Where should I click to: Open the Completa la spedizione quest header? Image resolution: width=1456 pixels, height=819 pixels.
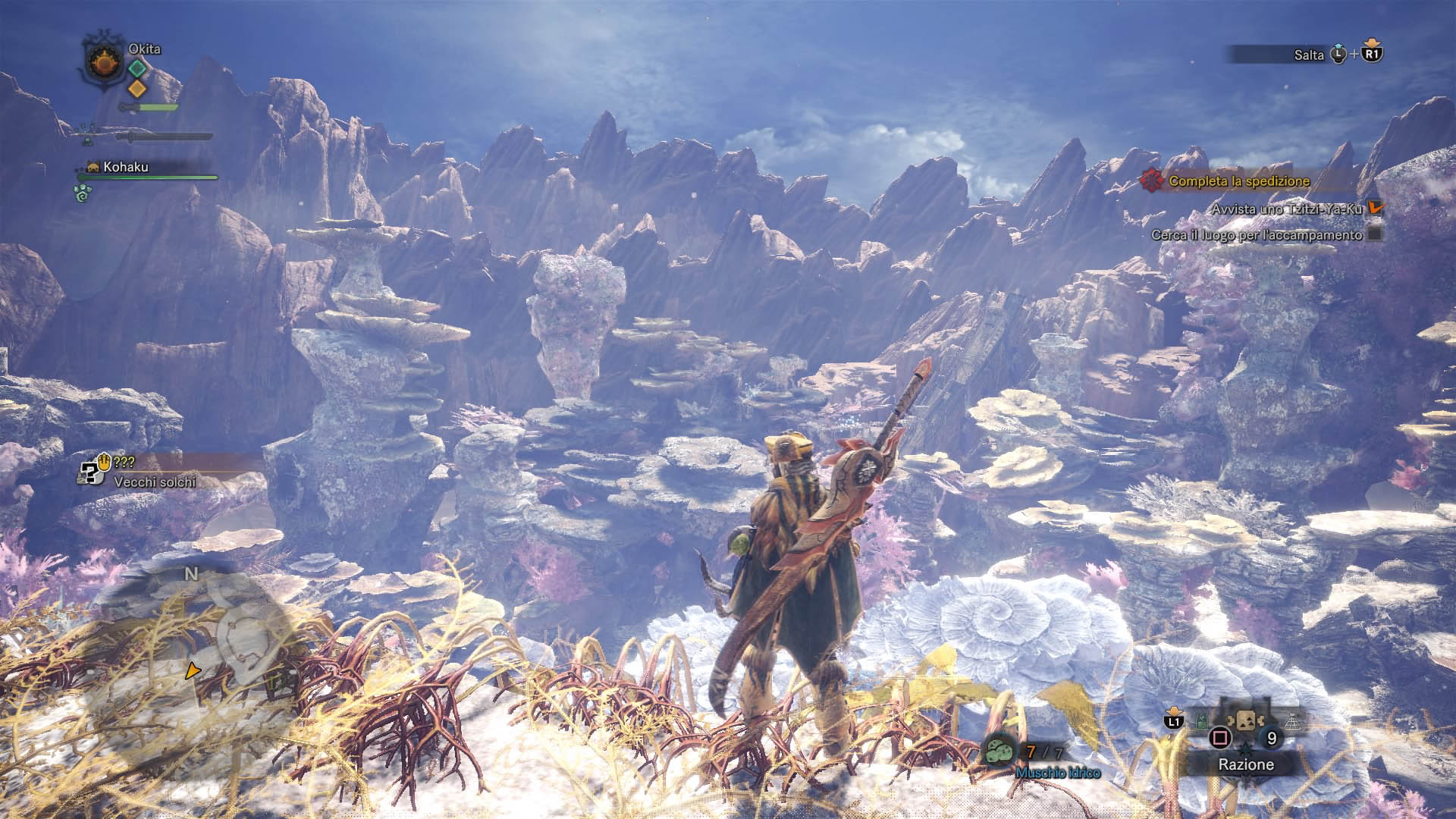(x=1238, y=181)
